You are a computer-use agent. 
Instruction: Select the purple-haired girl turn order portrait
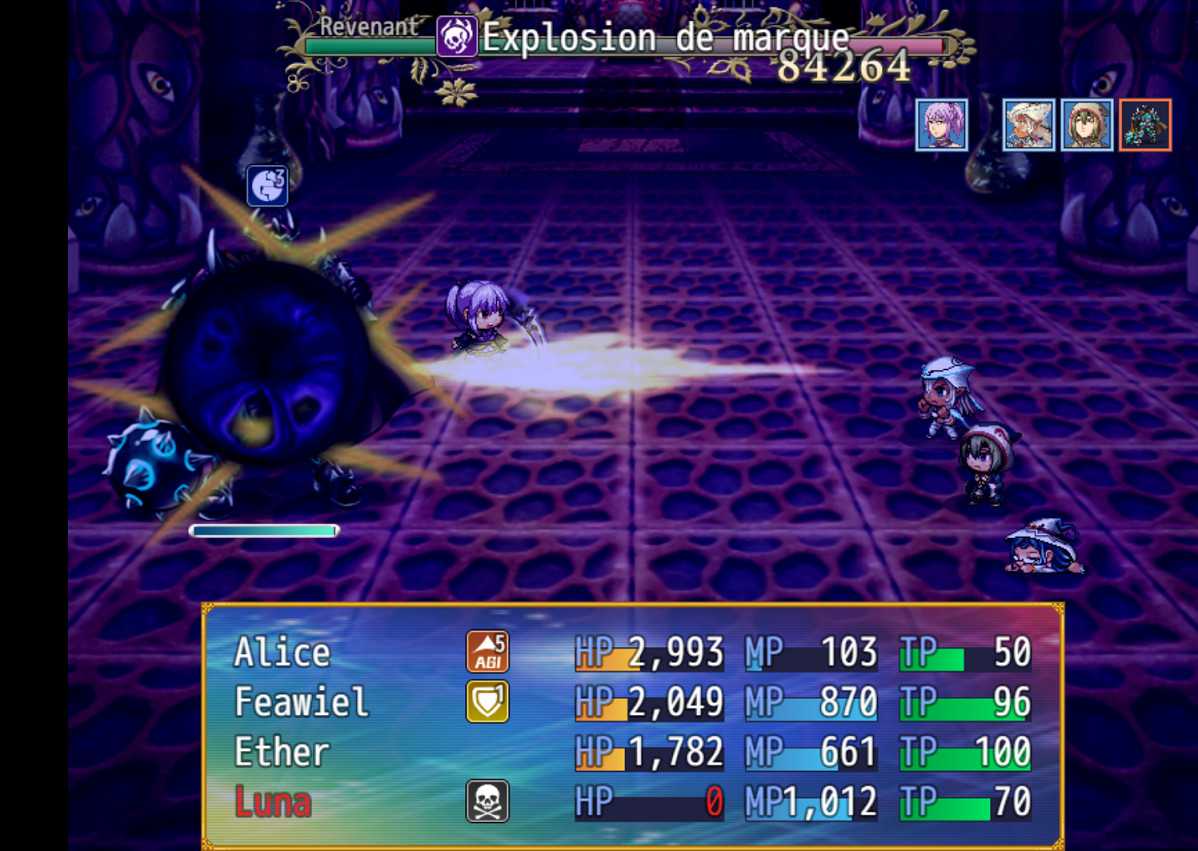941,125
